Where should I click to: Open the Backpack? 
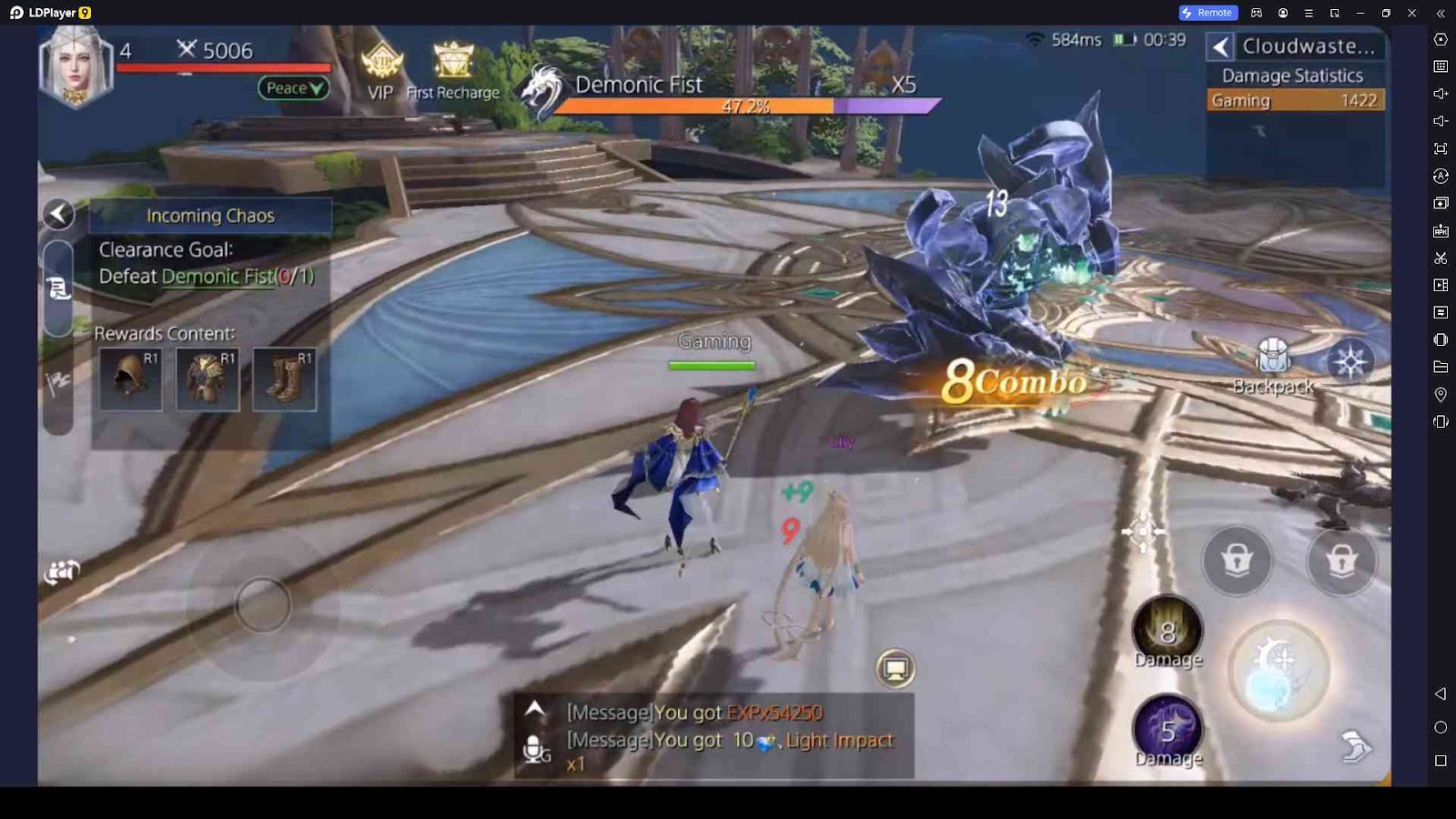pyautogui.click(x=1272, y=366)
